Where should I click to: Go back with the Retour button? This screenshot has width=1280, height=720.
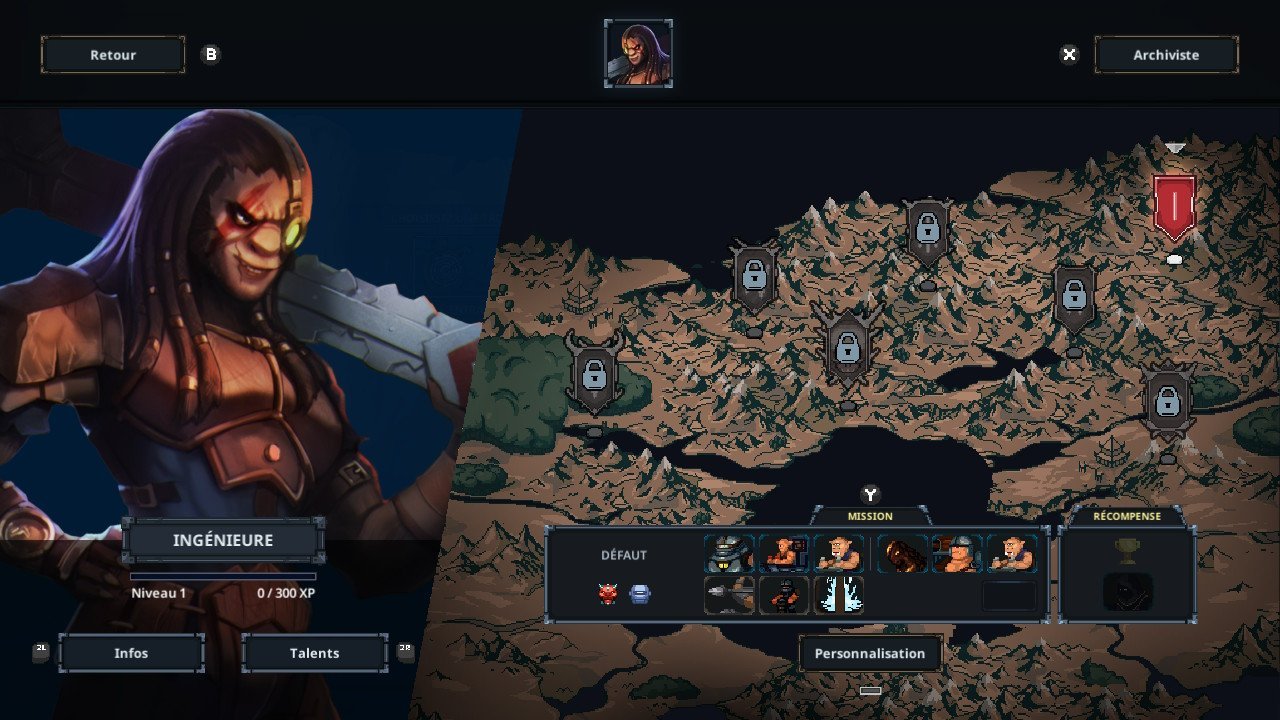pos(113,55)
